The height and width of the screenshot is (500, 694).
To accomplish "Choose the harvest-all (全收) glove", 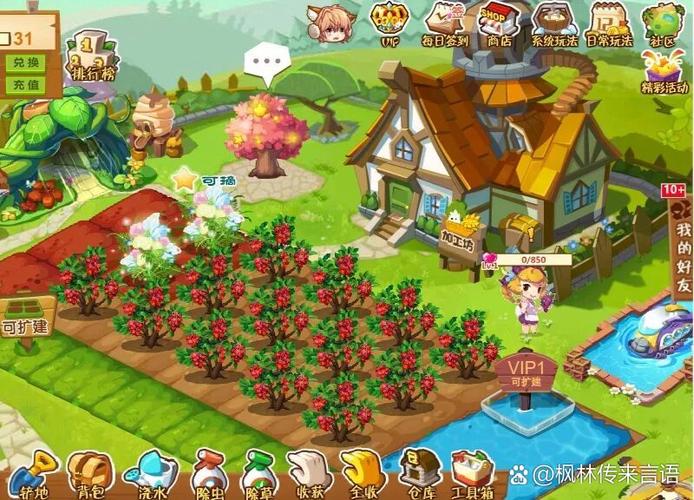I will pyautogui.click(x=361, y=475).
